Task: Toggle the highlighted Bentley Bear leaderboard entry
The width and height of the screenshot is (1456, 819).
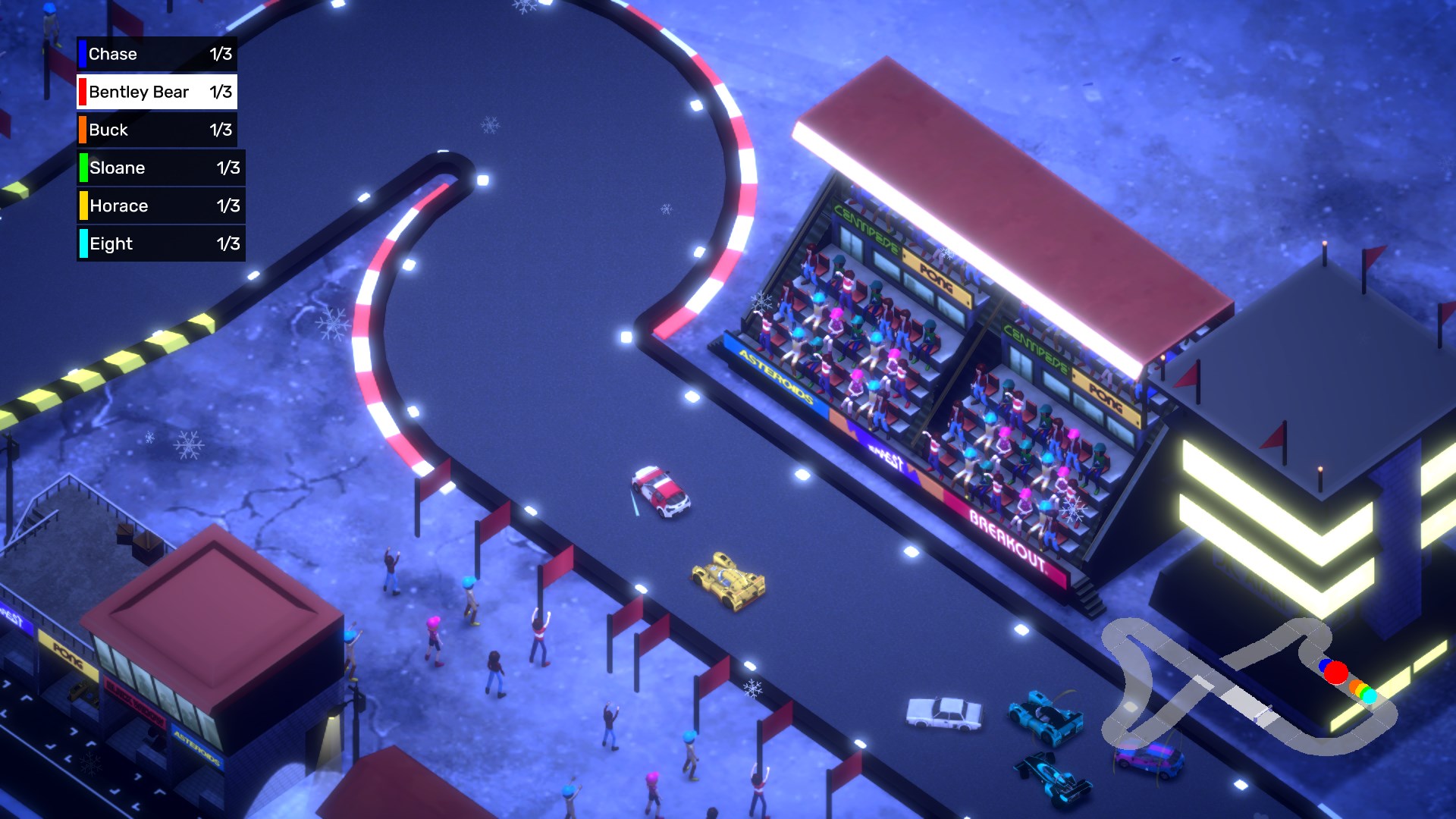Action: pos(155,92)
